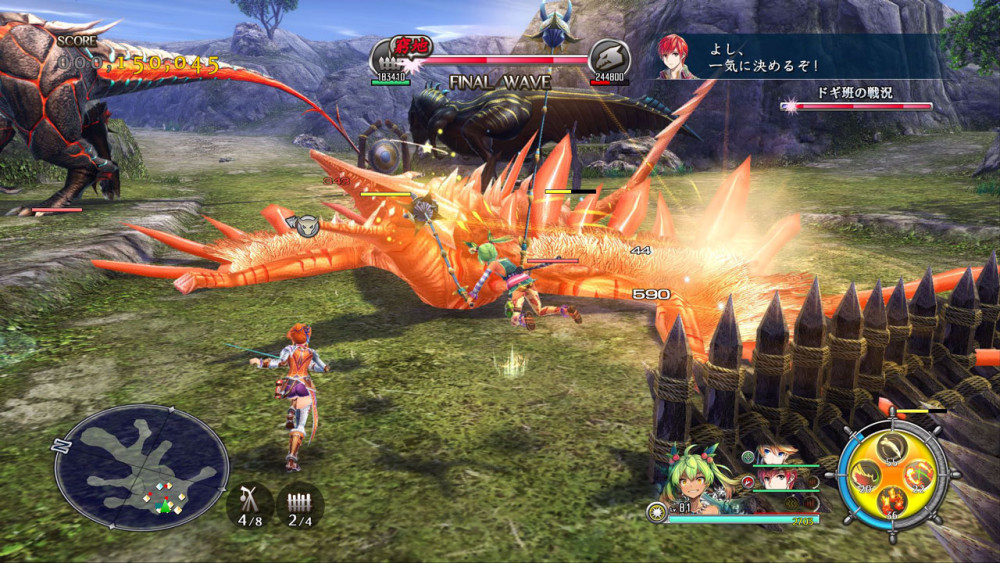Click the gate icon on the wave bar
Viewport: 1000px width, 563px height.
click(x=388, y=58)
